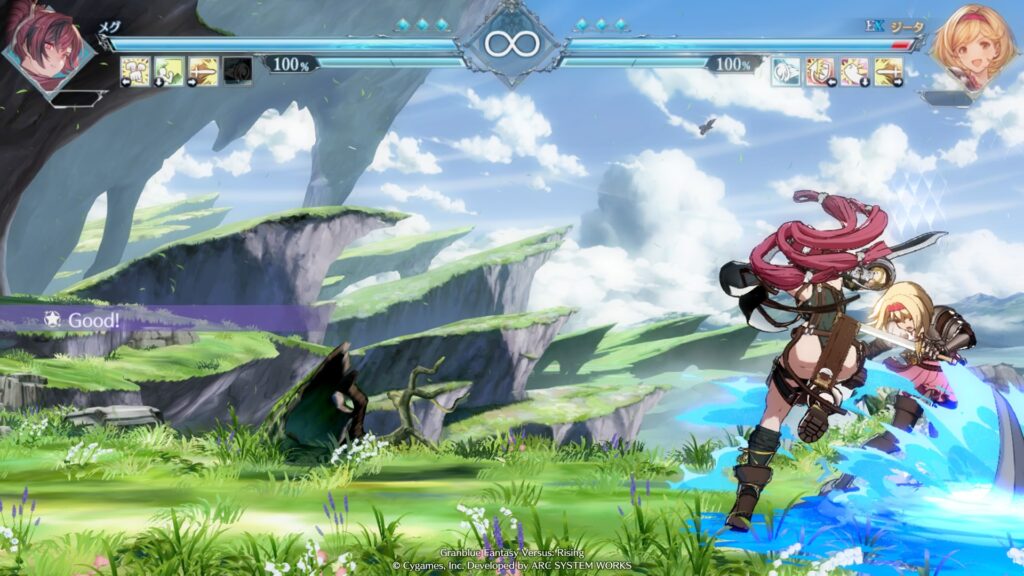Activate Djeeta's shield skill with back arrow

click(x=820, y=71)
